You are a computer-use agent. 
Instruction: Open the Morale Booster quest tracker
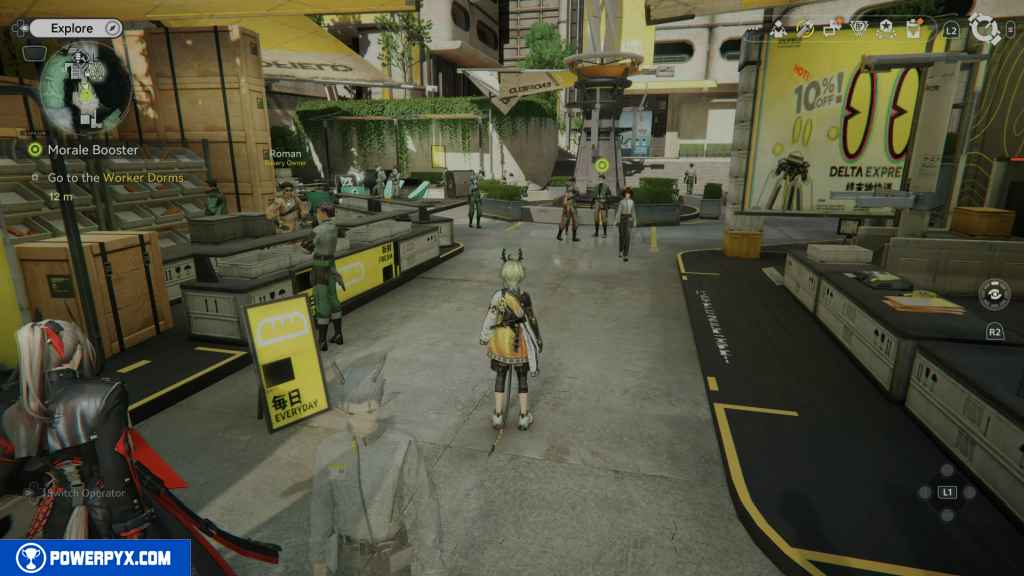(92, 150)
